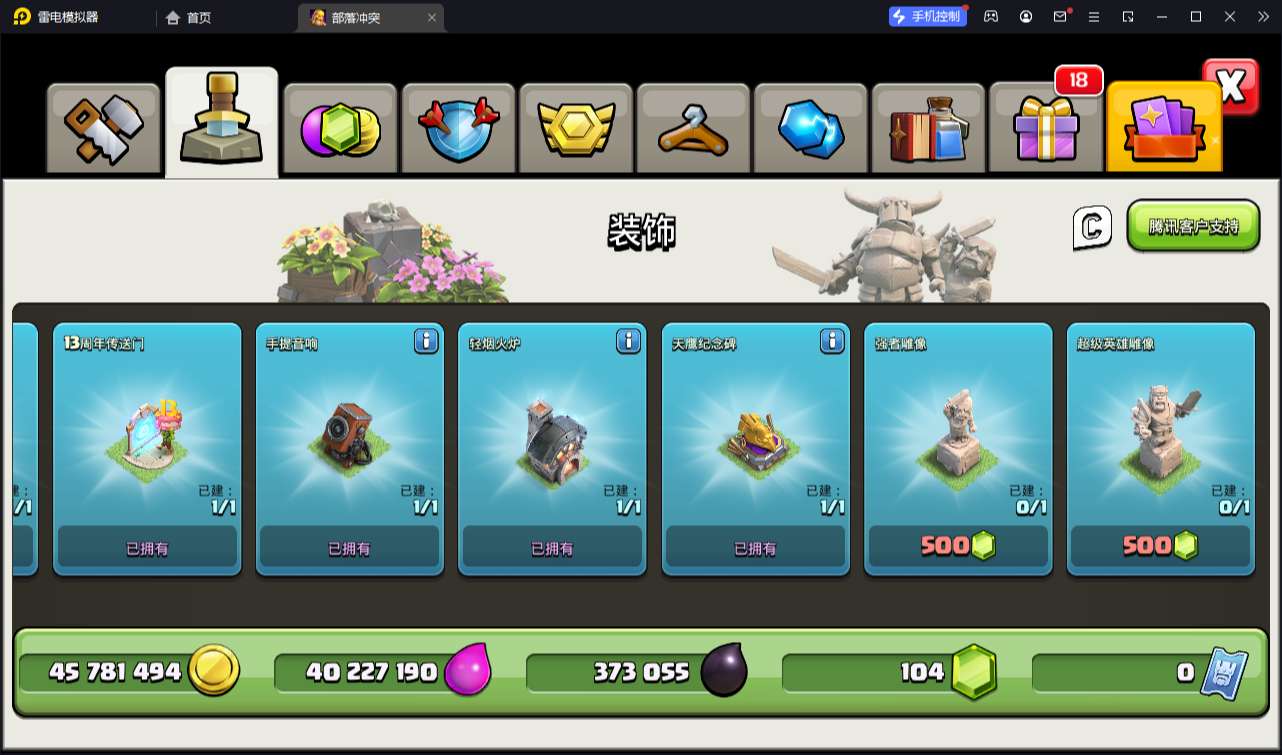This screenshot has width=1282, height=755.
Task: Open the blue ore crystal tab
Action: tap(811, 129)
